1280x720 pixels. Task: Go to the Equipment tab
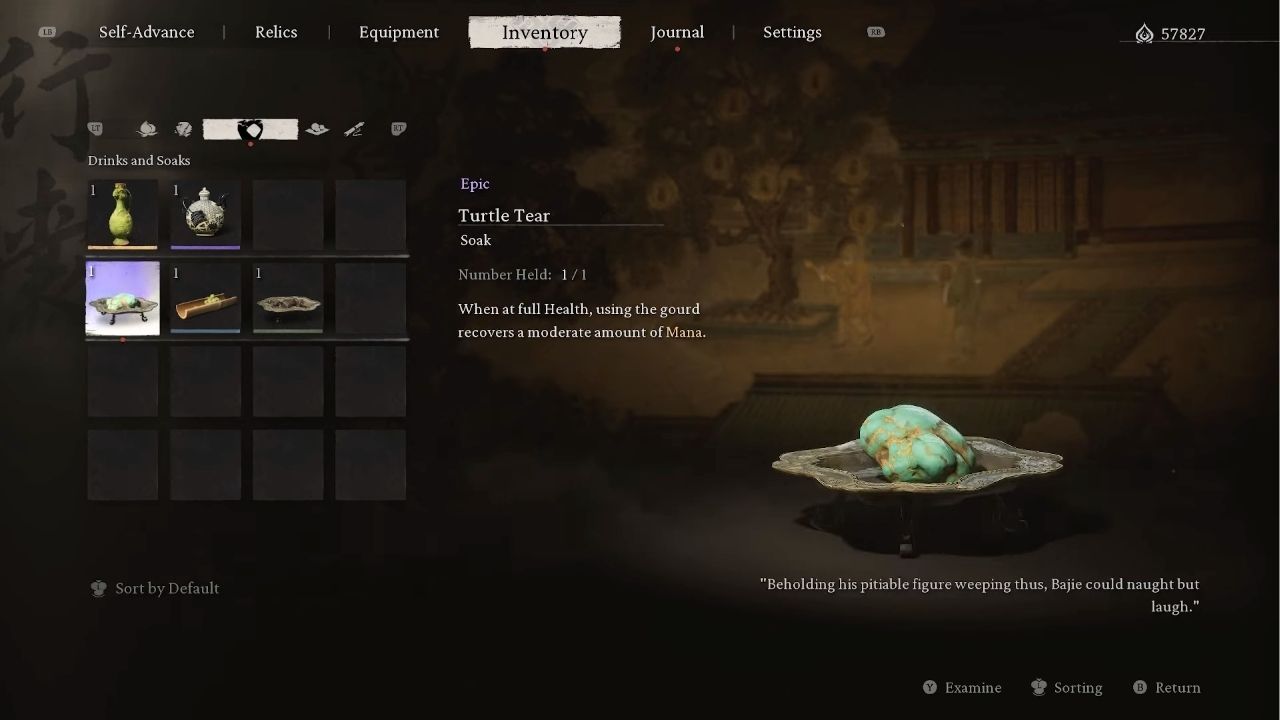(x=398, y=32)
